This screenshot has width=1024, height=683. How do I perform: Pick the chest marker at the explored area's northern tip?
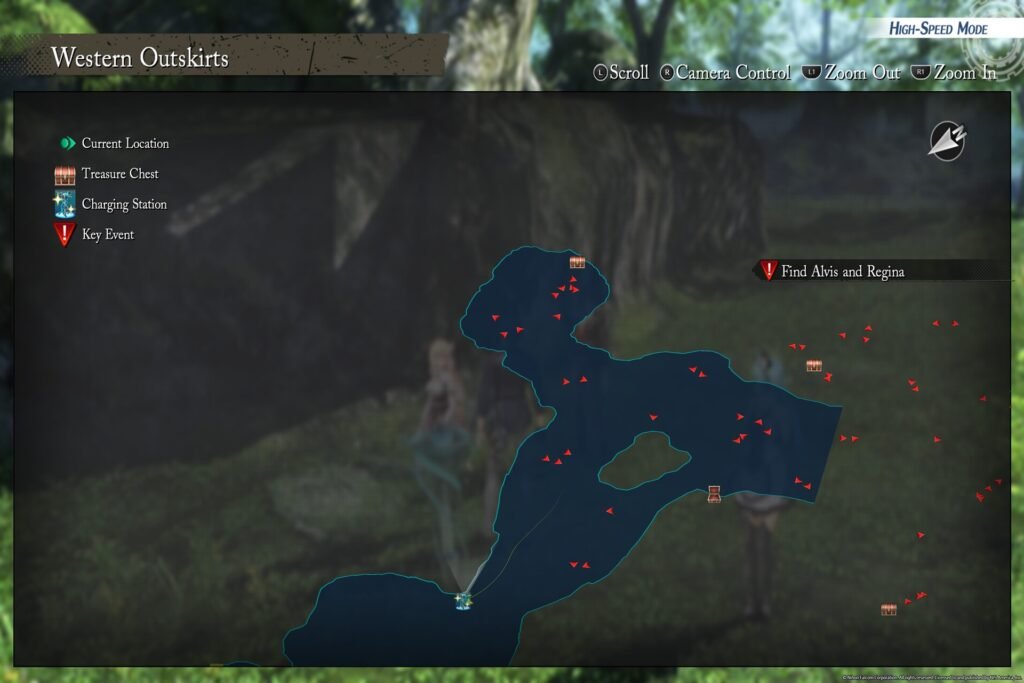point(577,262)
